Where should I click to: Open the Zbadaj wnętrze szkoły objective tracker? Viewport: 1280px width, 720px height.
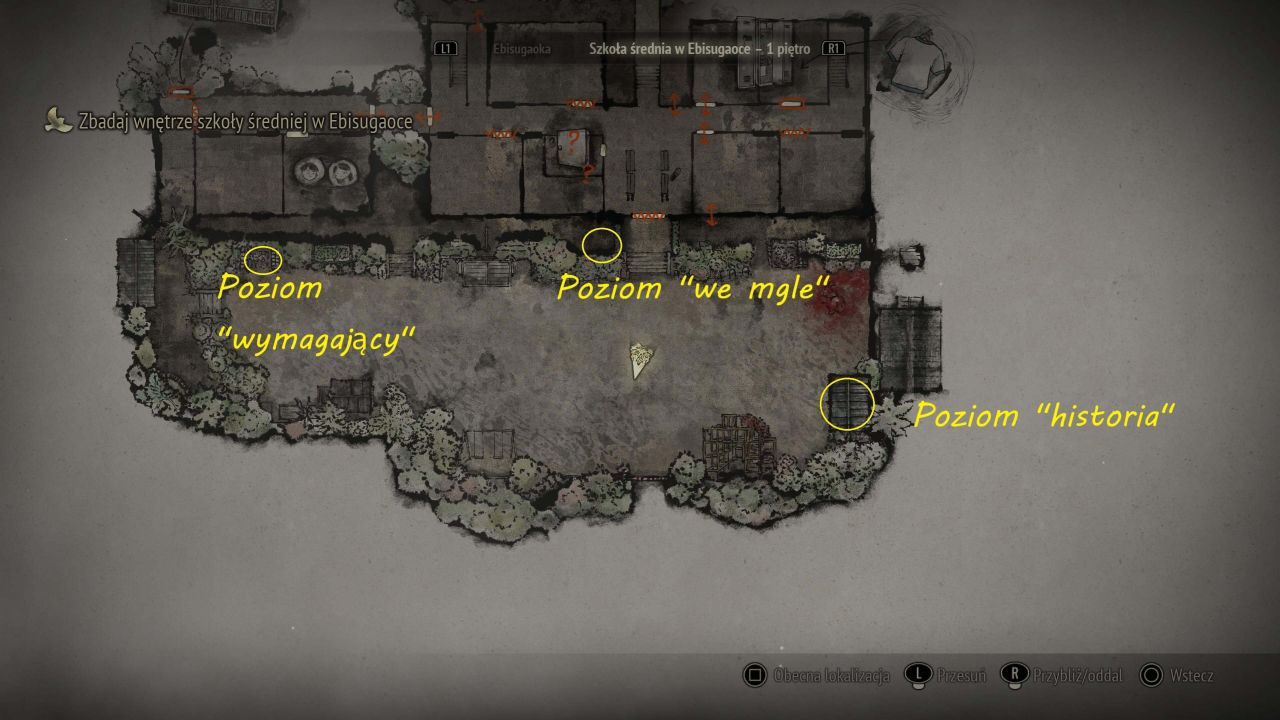coord(245,122)
